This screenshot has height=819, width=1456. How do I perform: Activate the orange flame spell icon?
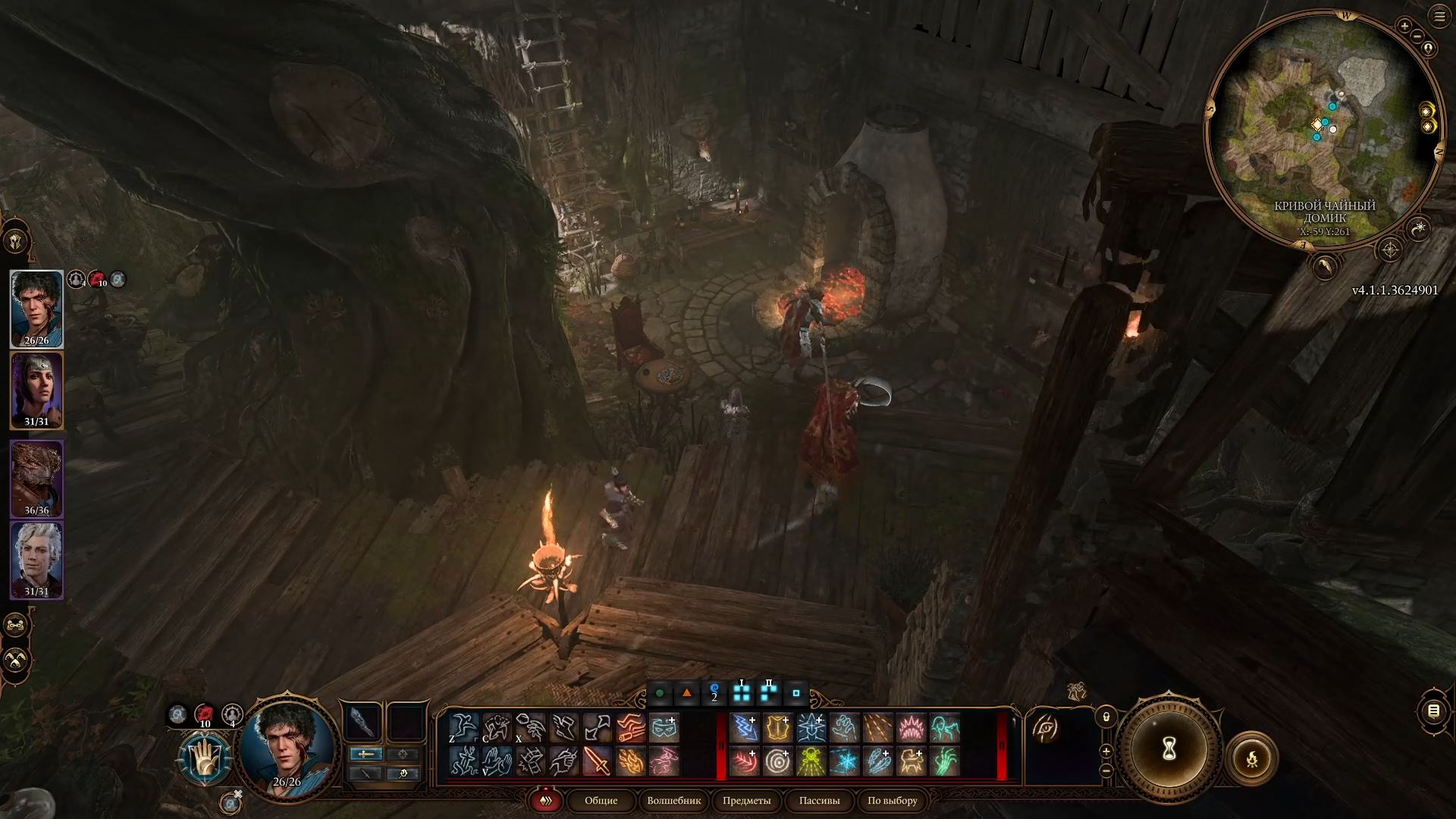coord(630,761)
